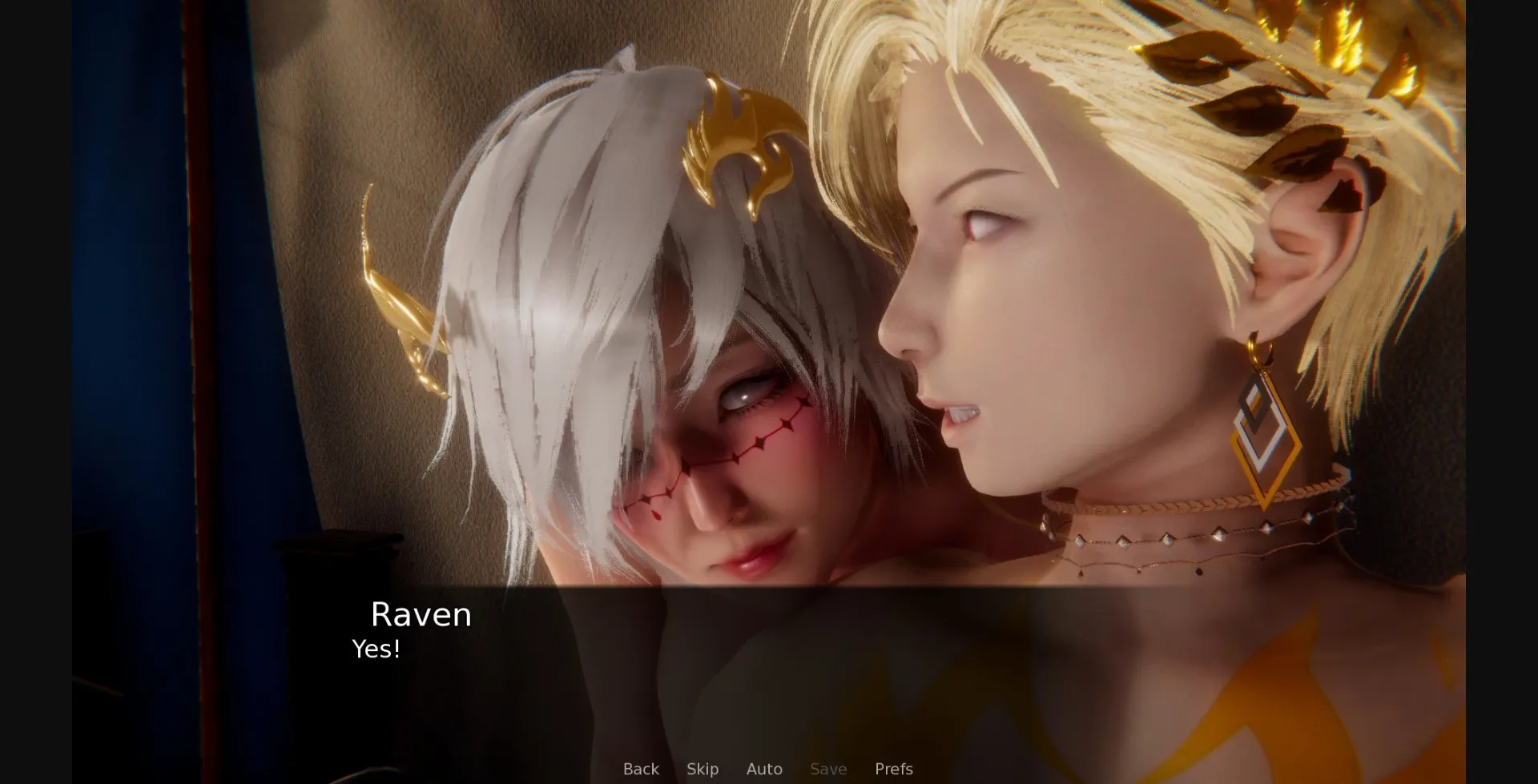Click the "Yes!" dialogue line
The width and height of the screenshot is (1538, 784).
[376, 649]
